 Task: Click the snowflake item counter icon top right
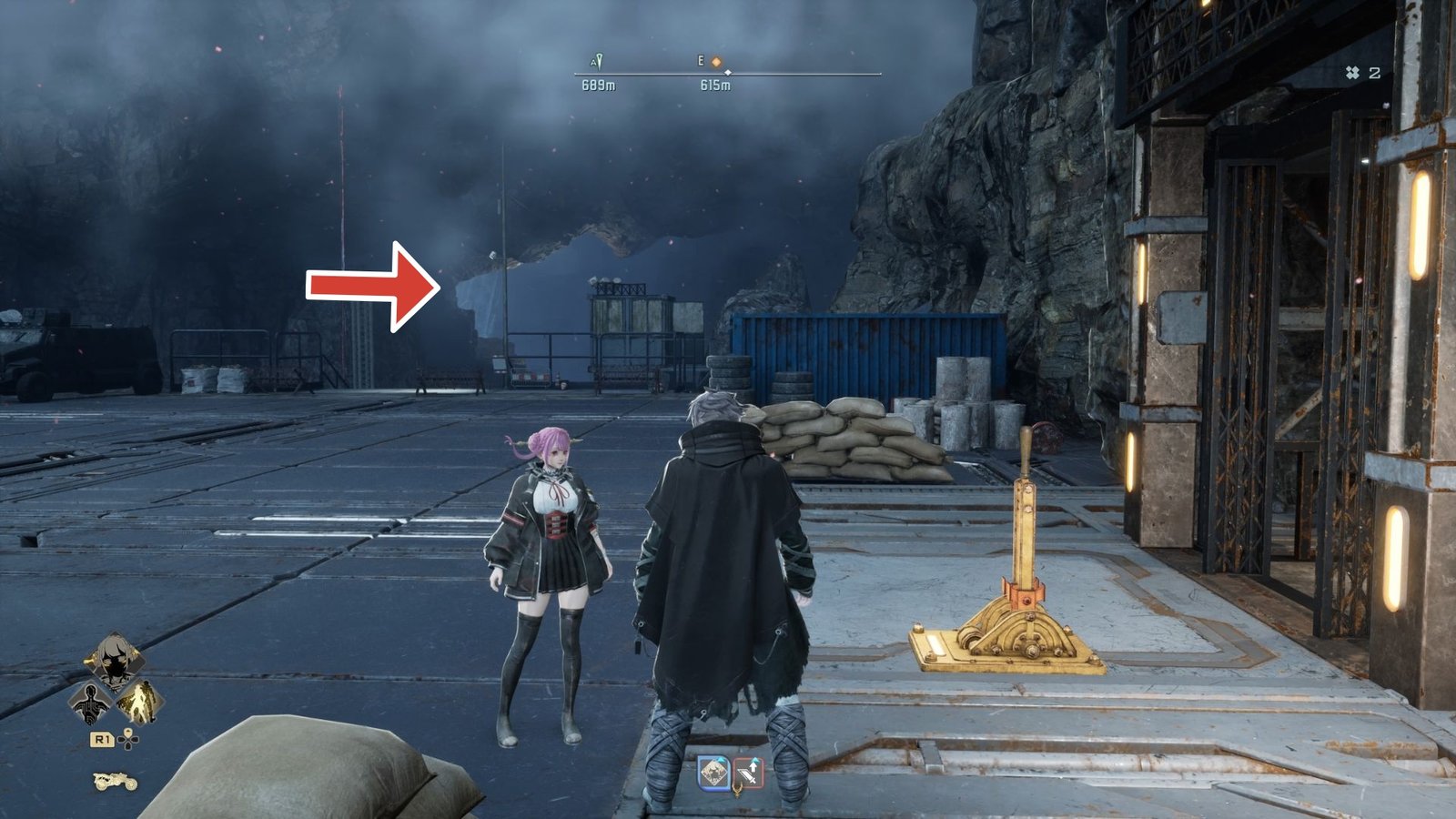point(1352,73)
